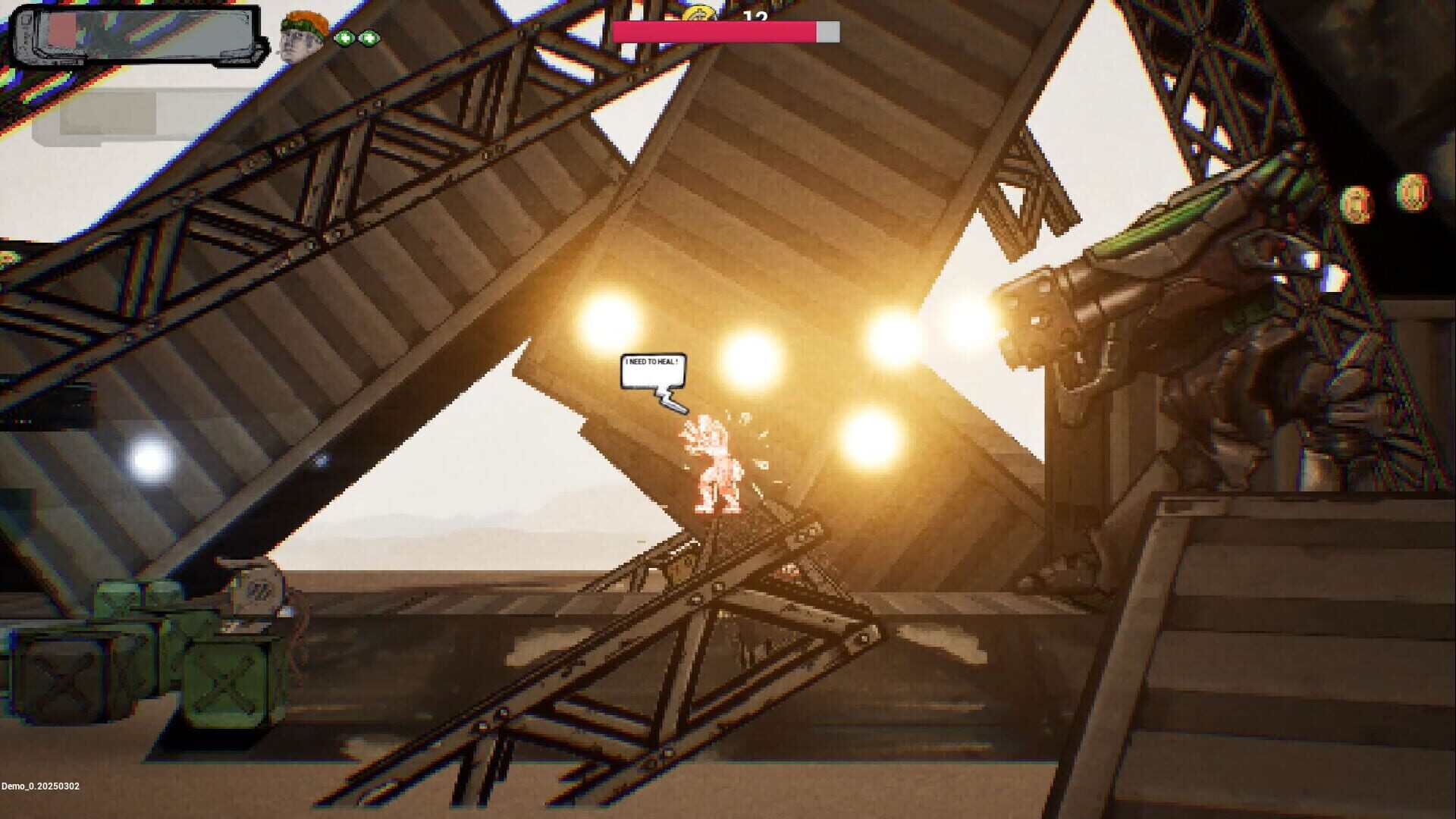This screenshot has width=1456, height=819.
Task: Click the left collectible coin icon top-right
Action: (1354, 201)
